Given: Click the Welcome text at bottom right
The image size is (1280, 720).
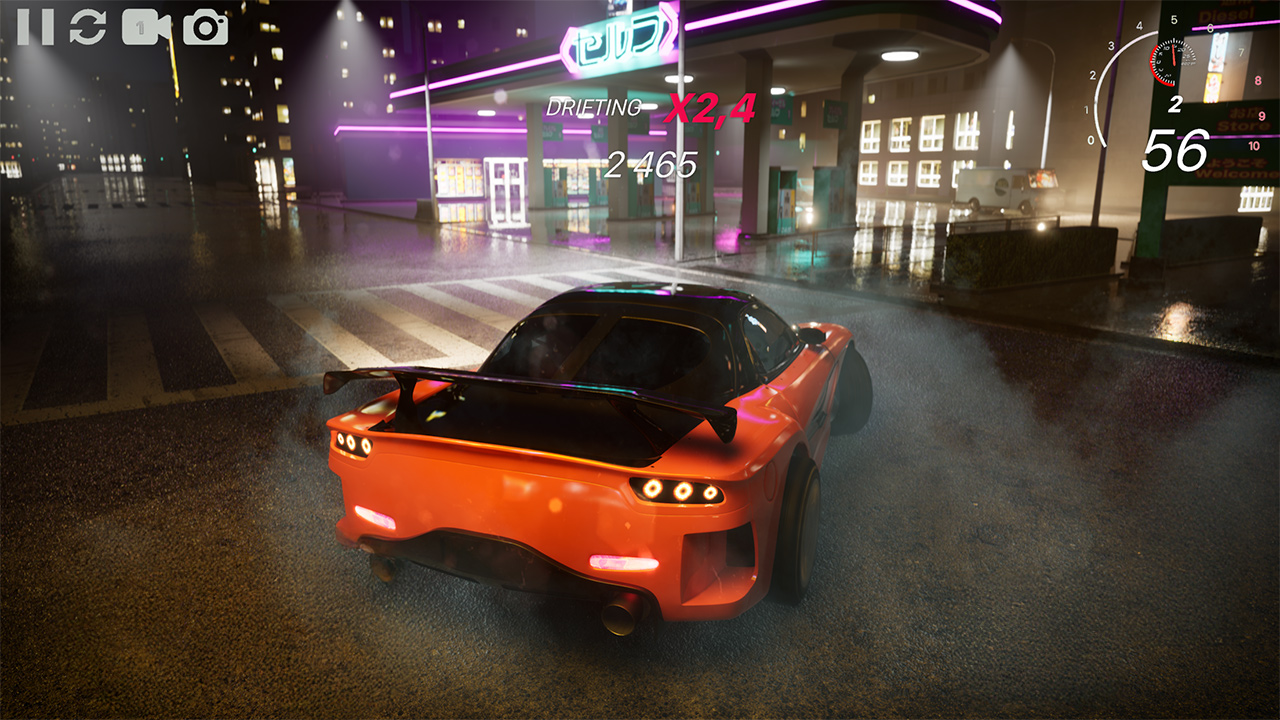Looking at the screenshot, I should coord(1239,172).
